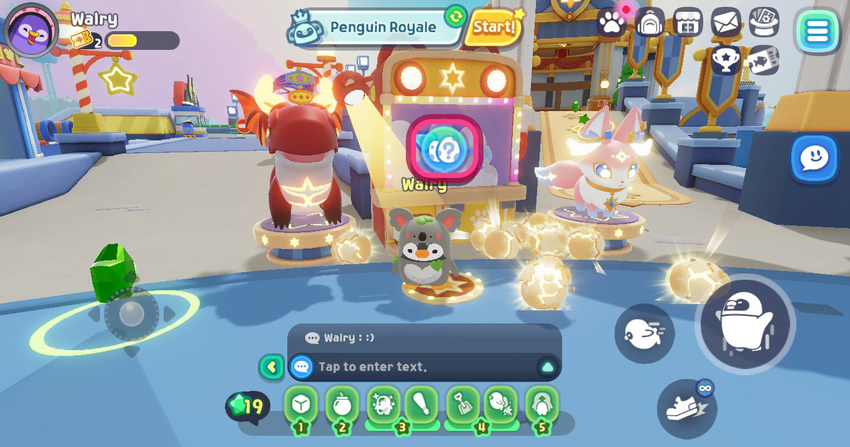Open Wairy's player profile avatar
The image size is (850, 447).
31,29
